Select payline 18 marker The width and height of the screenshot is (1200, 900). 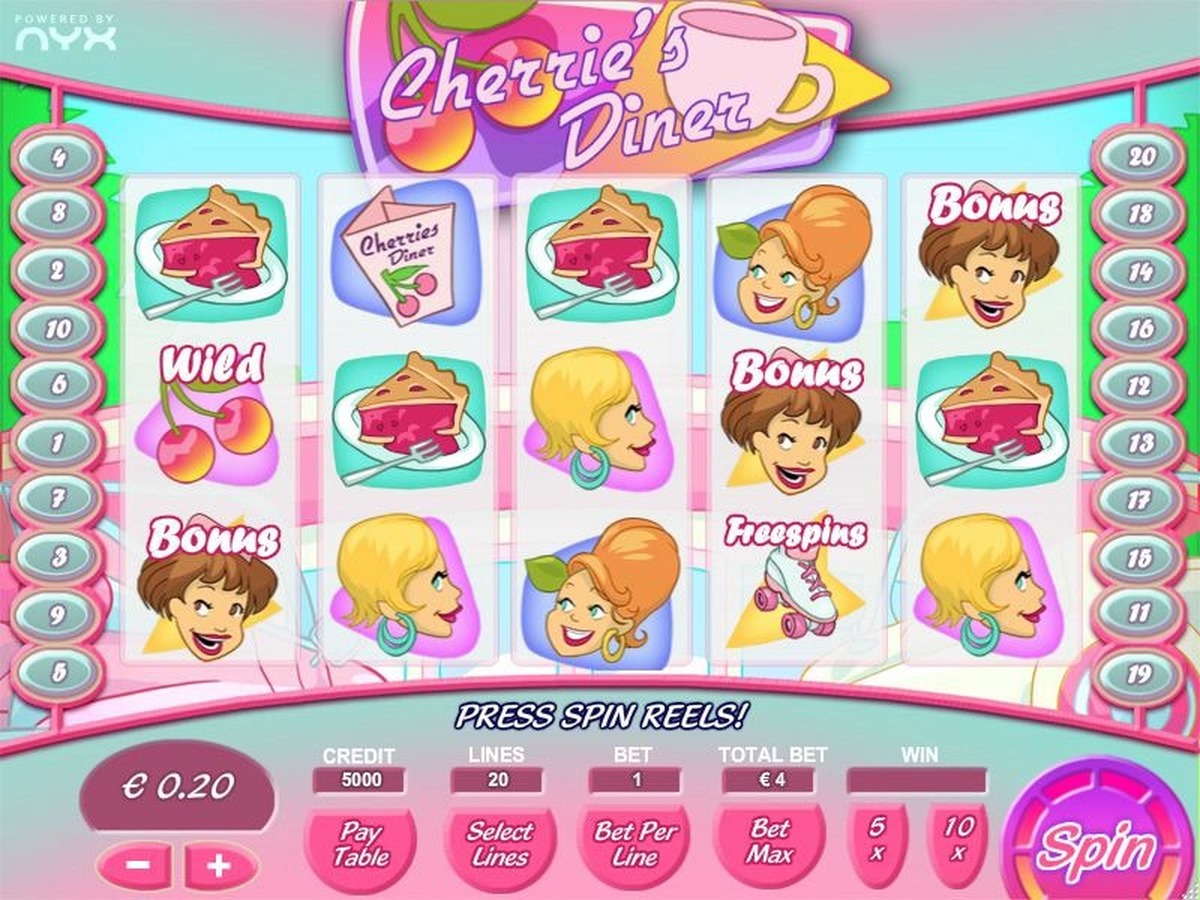[1141, 214]
